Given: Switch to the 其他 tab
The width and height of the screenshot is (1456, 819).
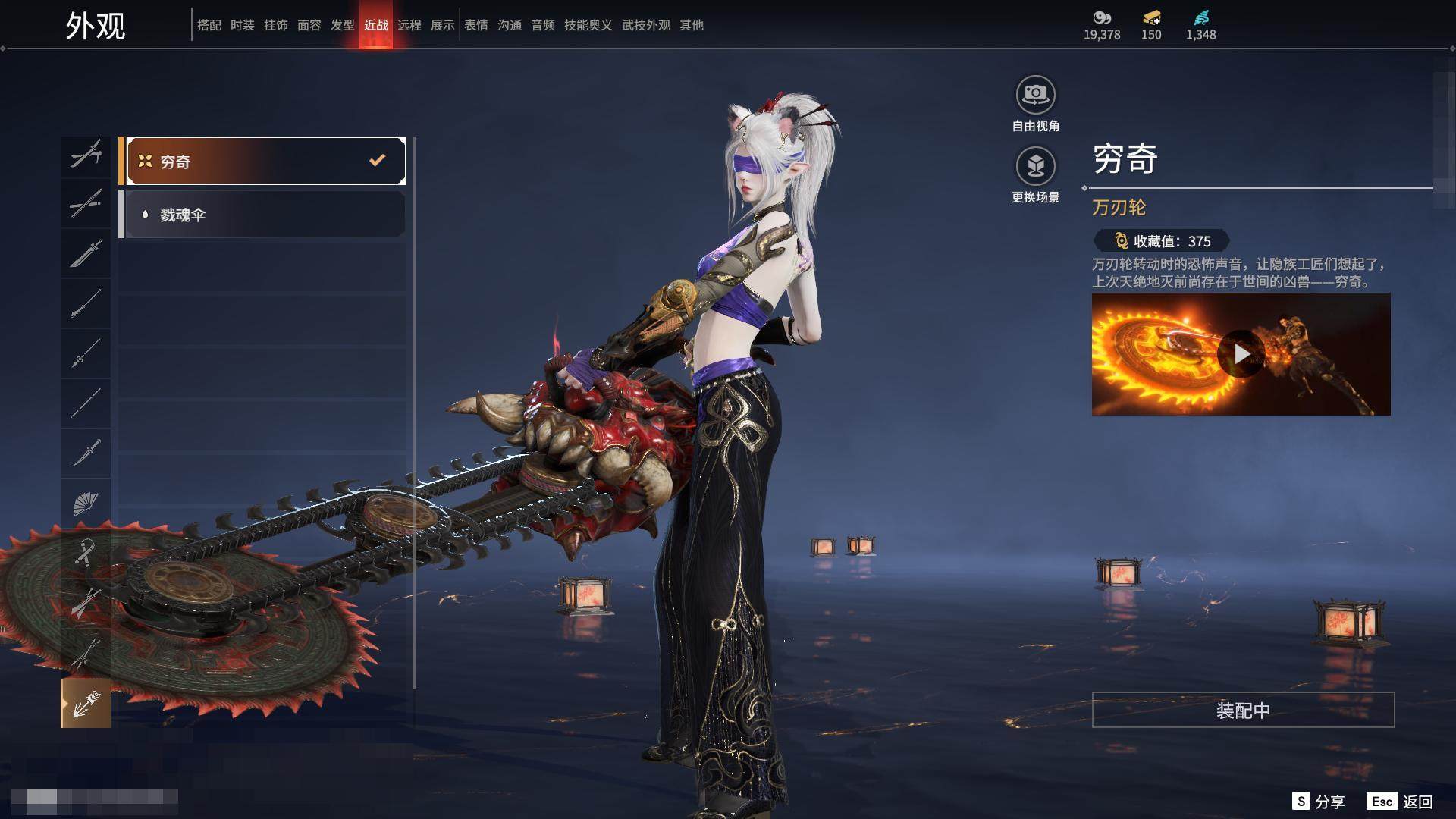Looking at the screenshot, I should tap(691, 25).
